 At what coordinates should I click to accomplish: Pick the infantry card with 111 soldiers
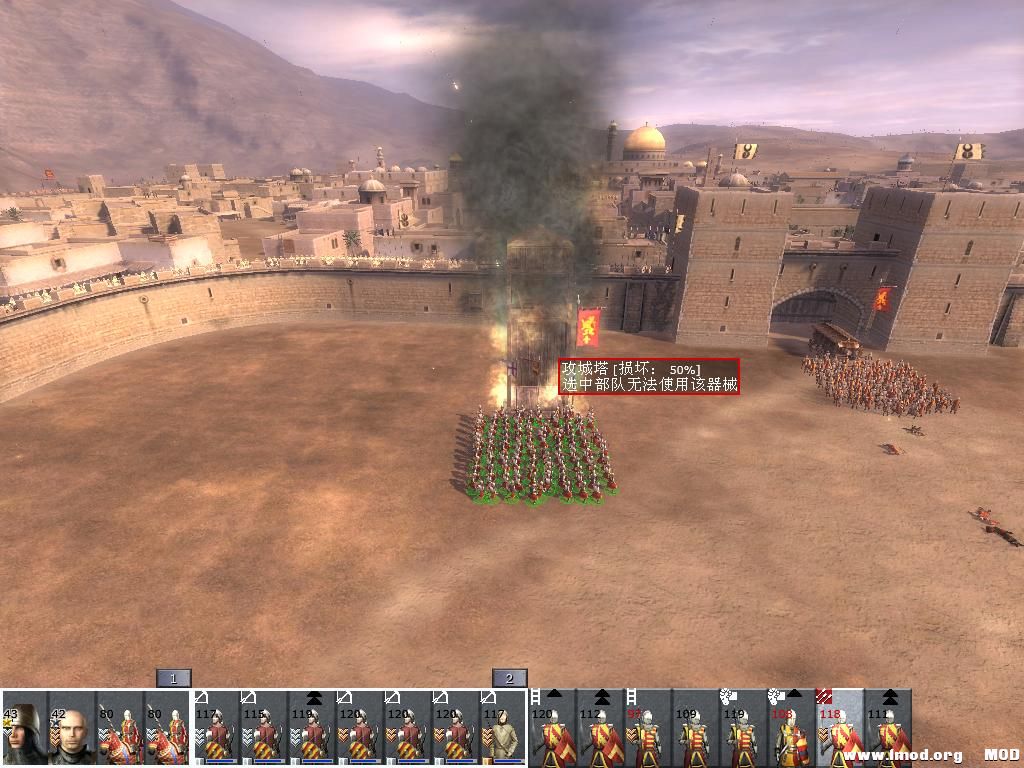(x=888, y=728)
